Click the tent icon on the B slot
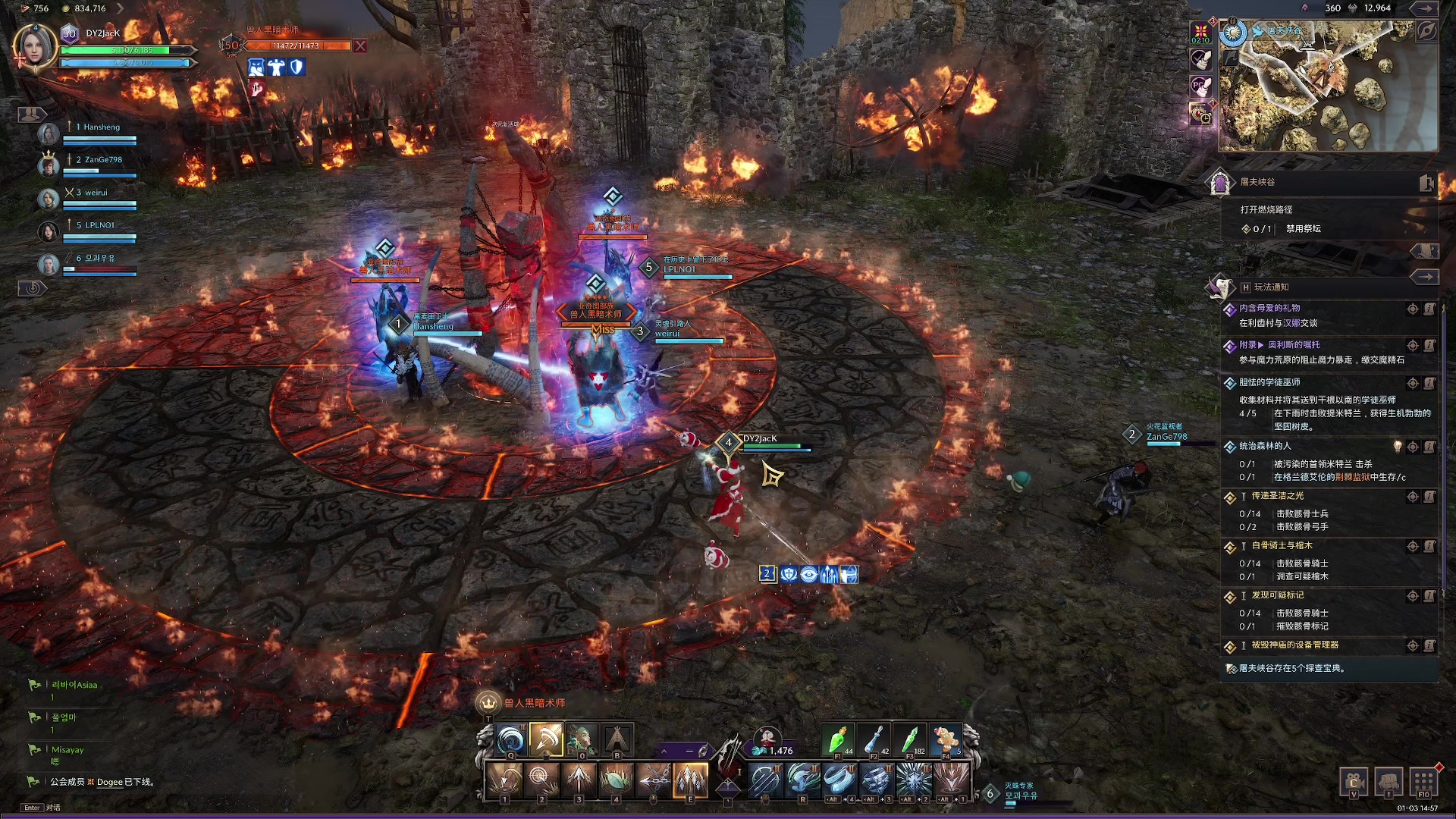This screenshot has width=1456, height=819. click(x=617, y=739)
